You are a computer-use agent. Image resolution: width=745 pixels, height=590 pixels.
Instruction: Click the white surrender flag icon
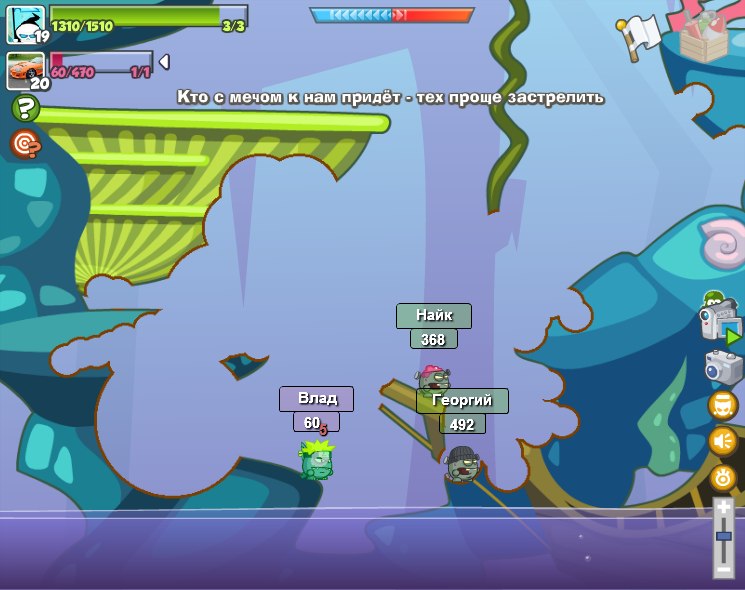click(641, 34)
